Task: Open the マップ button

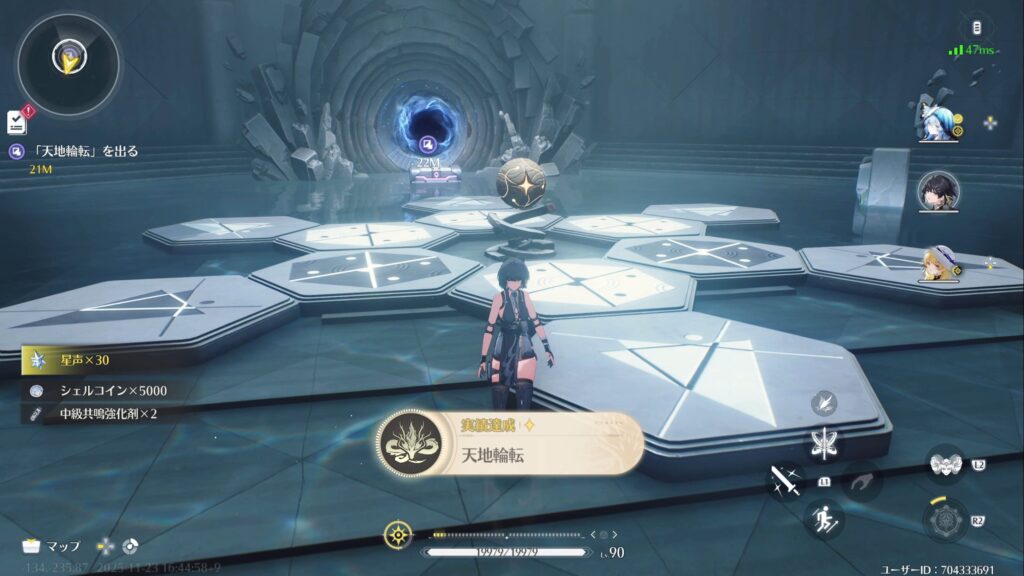Action: click(51, 546)
